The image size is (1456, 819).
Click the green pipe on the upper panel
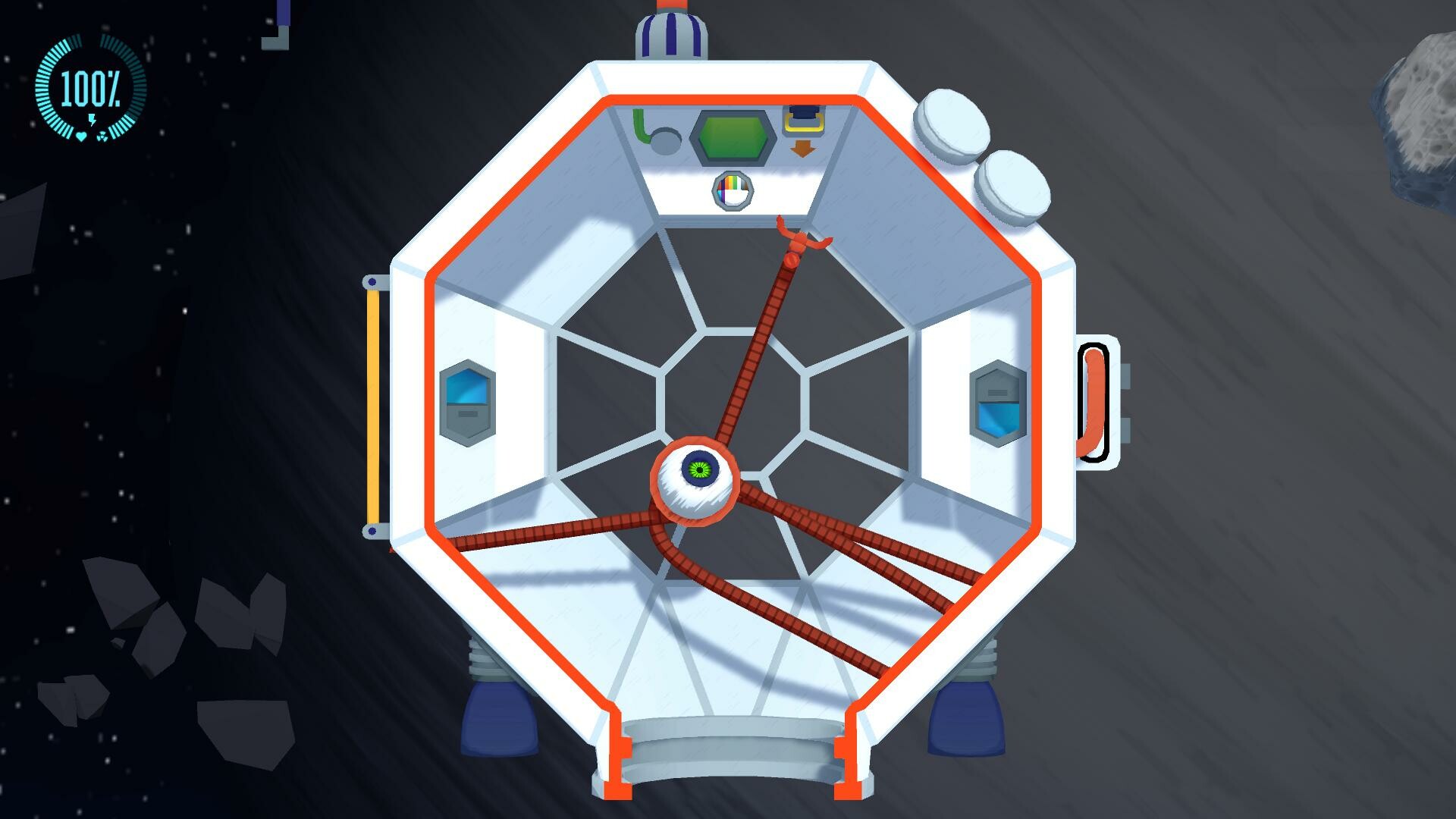[639, 123]
